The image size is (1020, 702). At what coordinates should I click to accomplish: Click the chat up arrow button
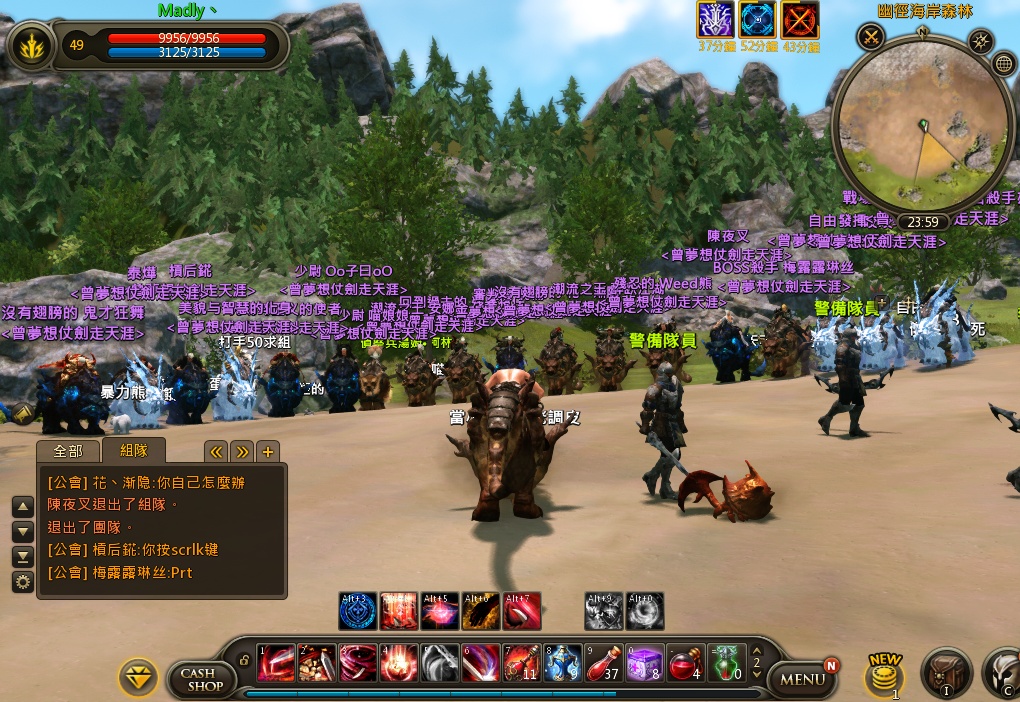coord(22,507)
